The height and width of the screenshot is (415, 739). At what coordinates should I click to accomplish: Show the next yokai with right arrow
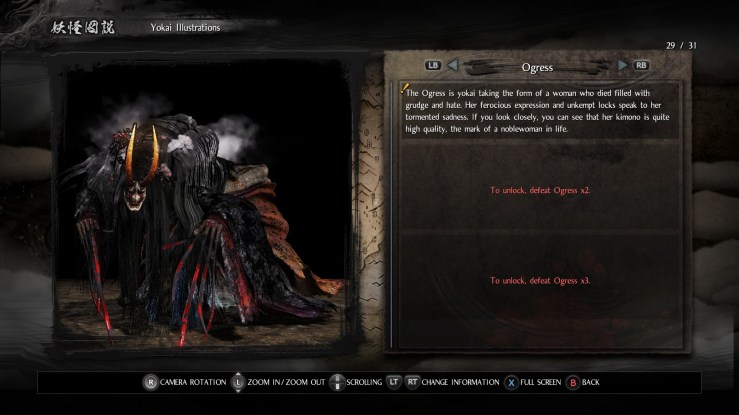coord(623,66)
